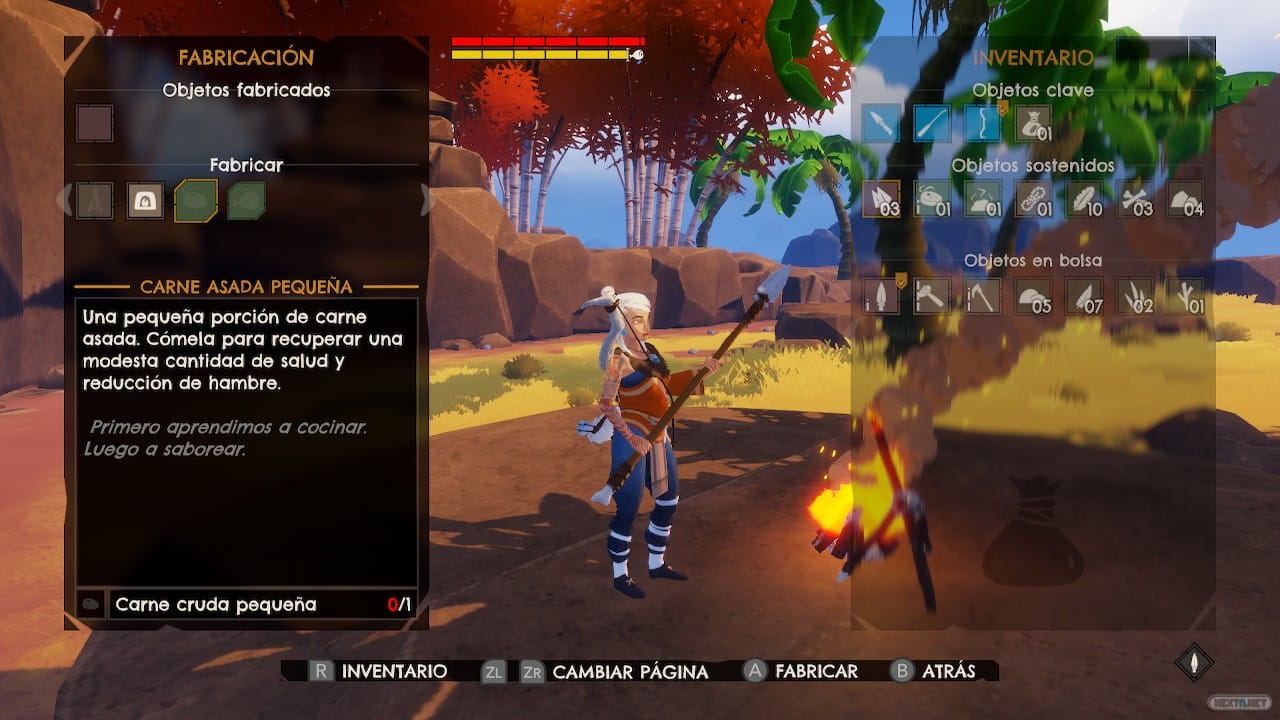
Task: Choose the stone oven crafting recipe
Action: pyautogui.click(x=145, y=201)
